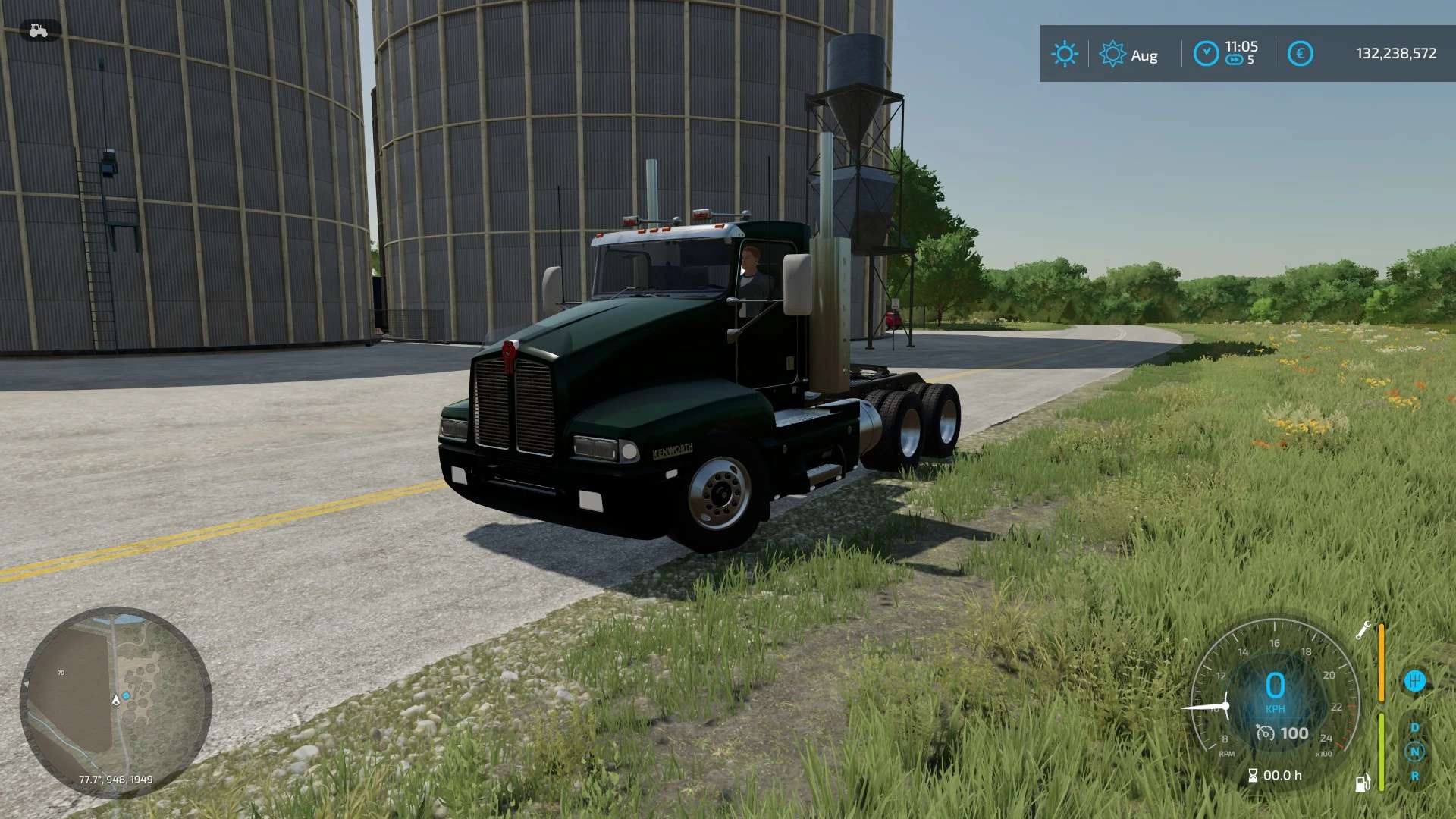Click the tractor icon in the top corner

pyautogui.click(x=39, y=31)
